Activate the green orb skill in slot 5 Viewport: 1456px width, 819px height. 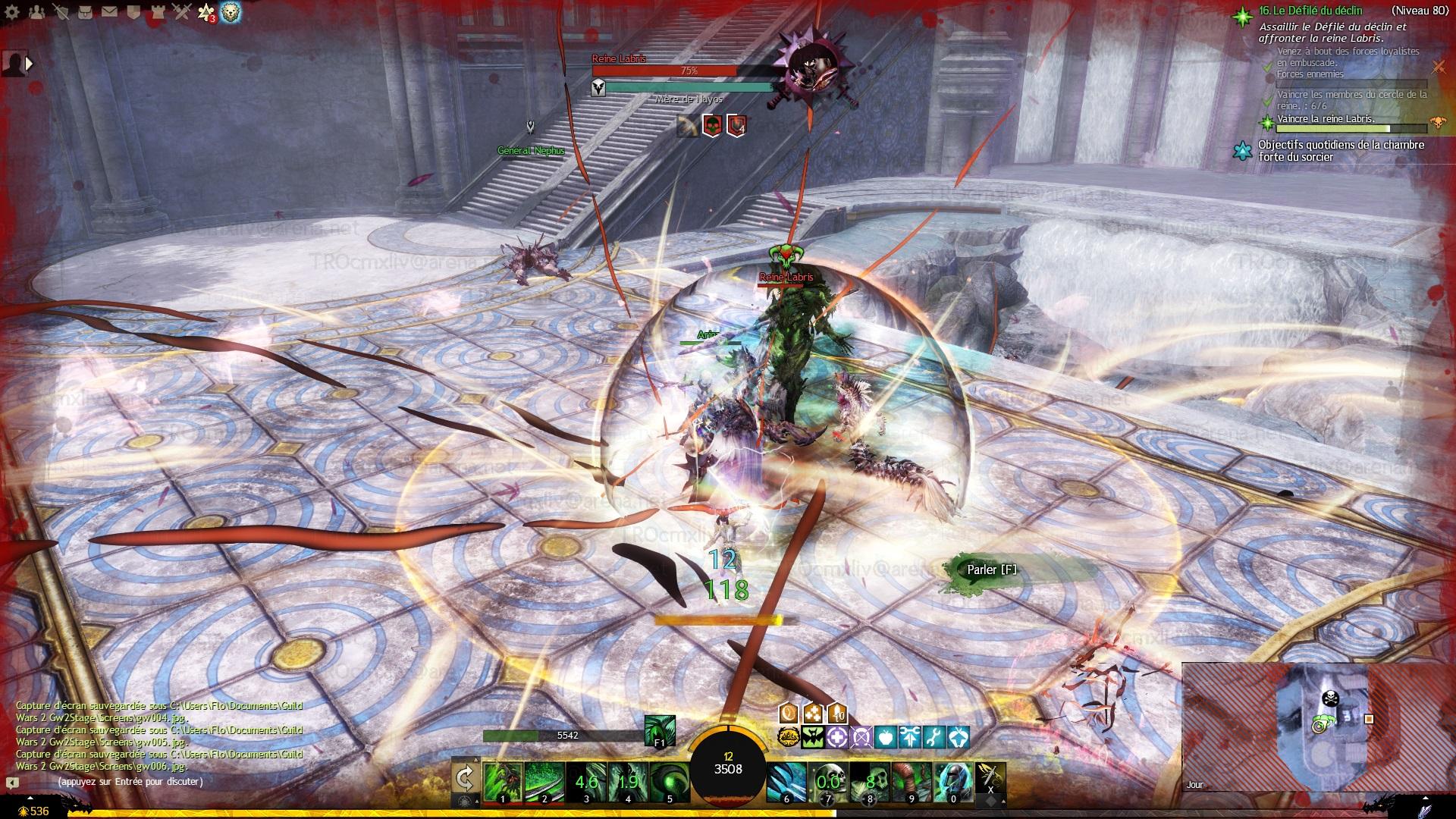pos(669,782)
